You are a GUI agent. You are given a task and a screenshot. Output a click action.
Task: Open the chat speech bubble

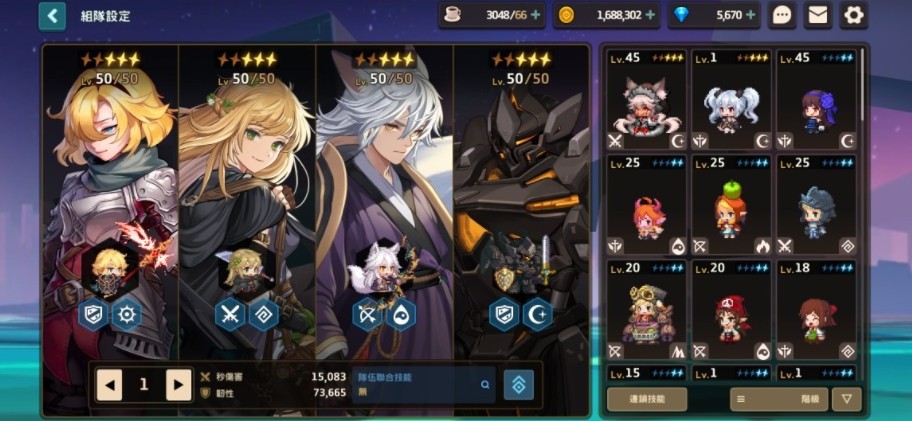pos(783,15)
